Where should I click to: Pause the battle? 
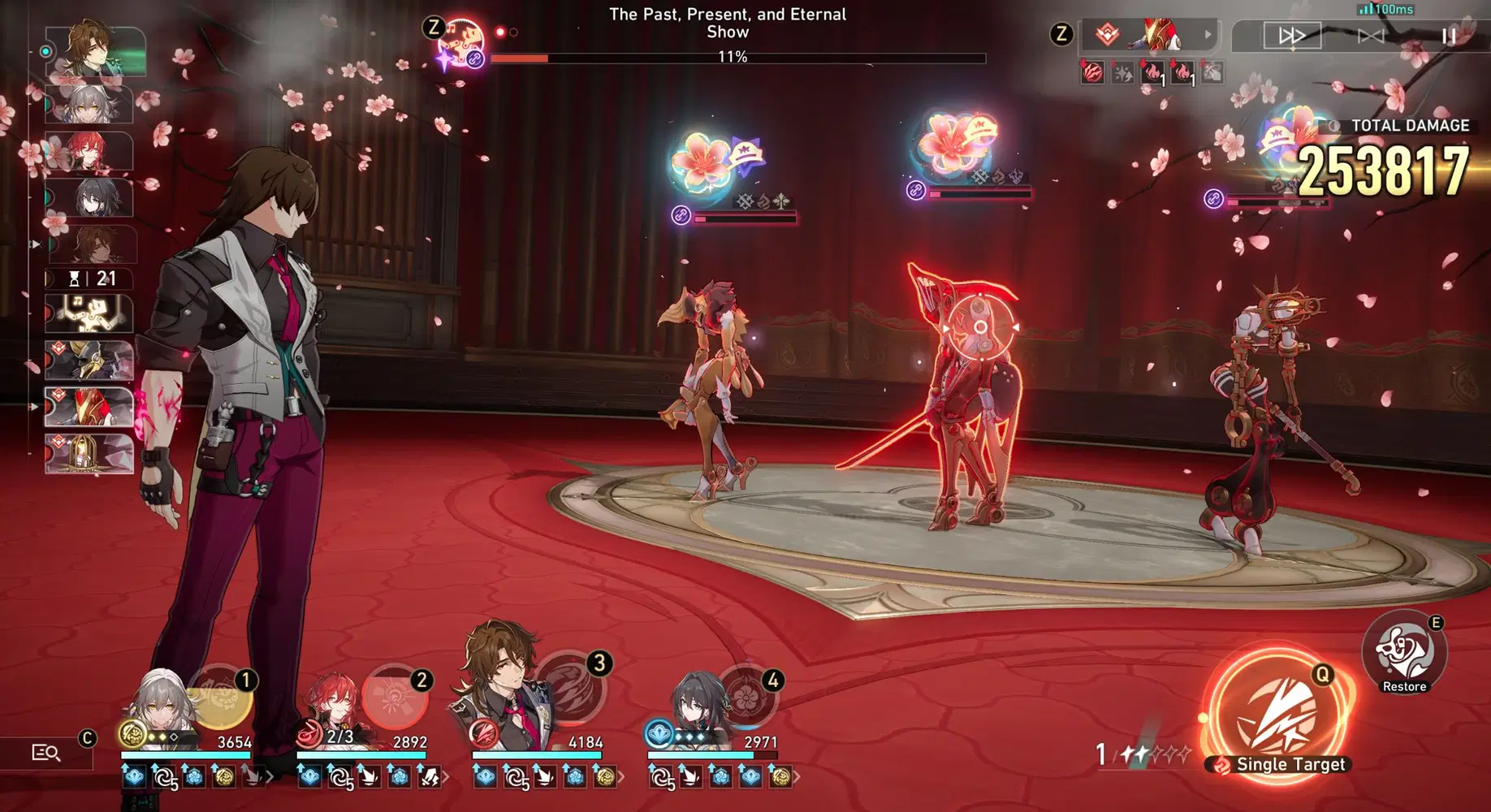(x=1449, y=35)
